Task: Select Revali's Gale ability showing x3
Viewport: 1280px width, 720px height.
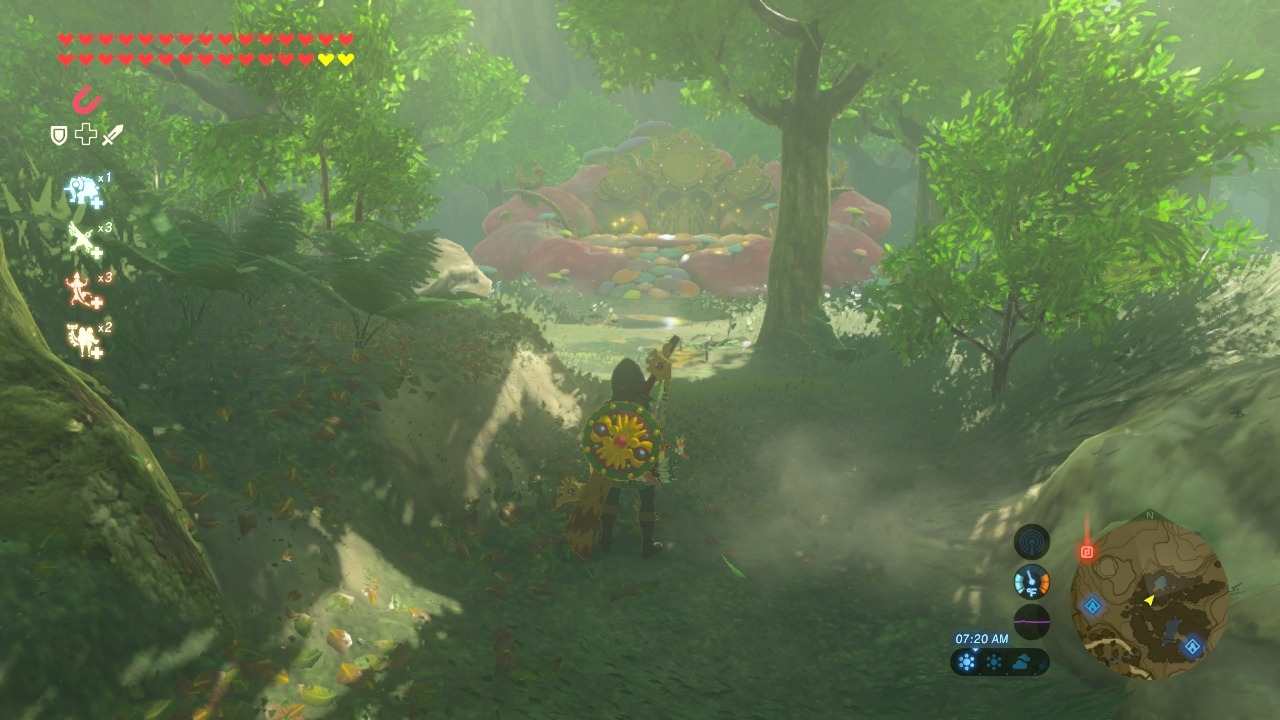Action: coord(78,240)
